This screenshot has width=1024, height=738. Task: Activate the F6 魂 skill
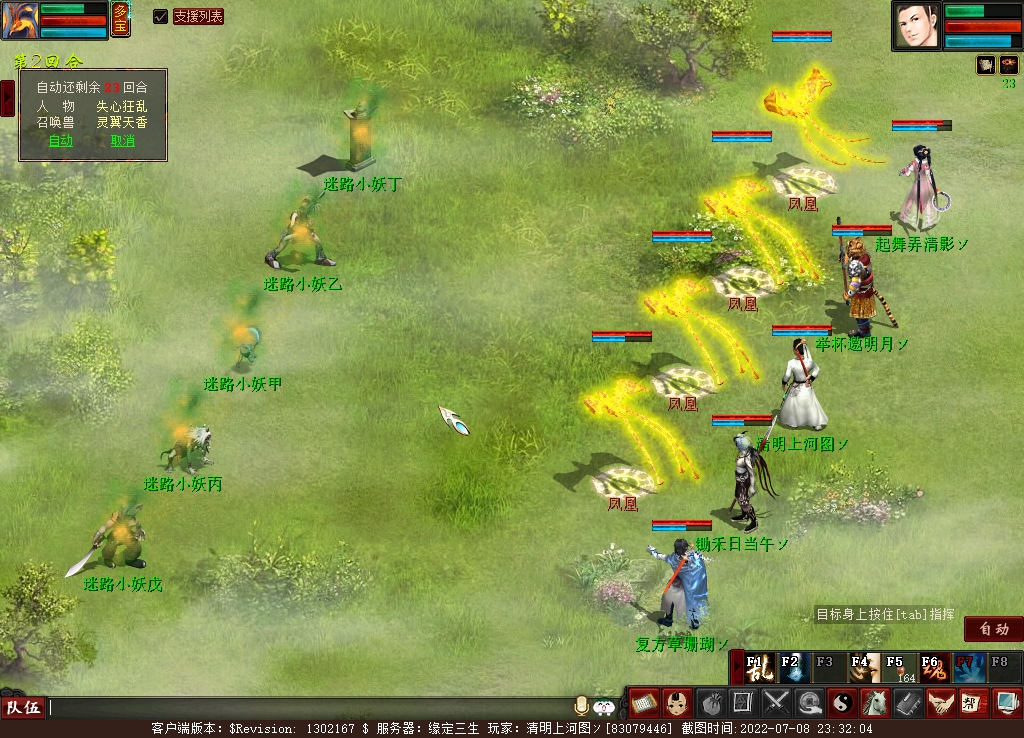point(934,667)
